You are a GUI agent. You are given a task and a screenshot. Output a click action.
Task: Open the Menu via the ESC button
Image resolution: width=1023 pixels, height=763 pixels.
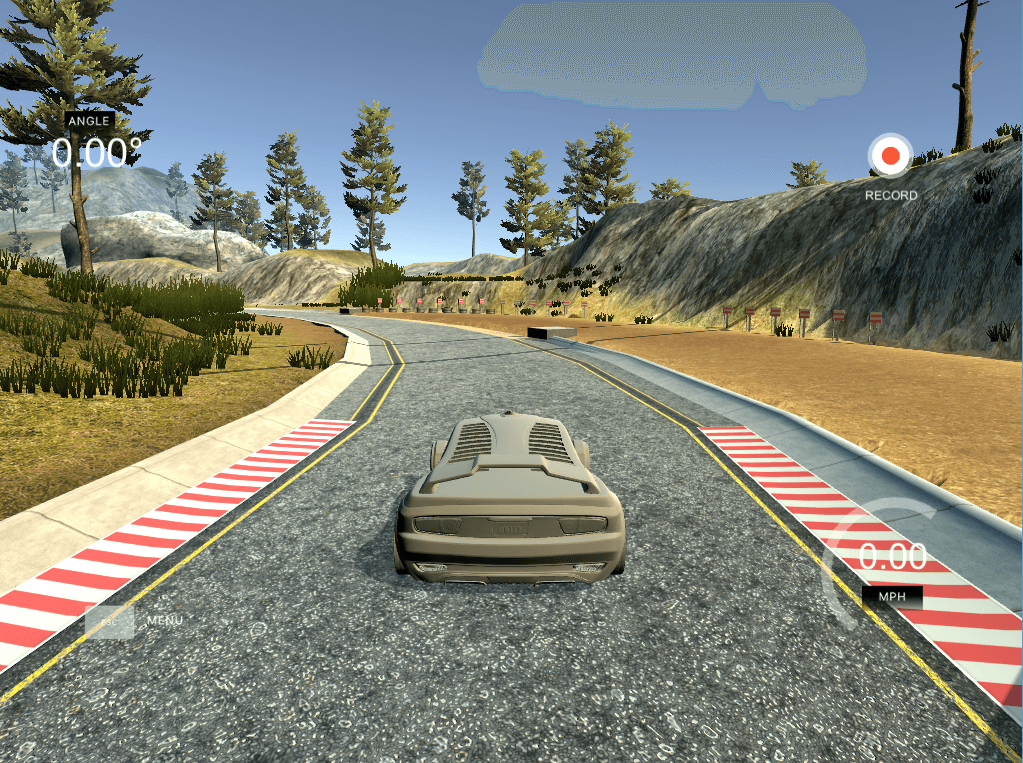coord(110,621)
